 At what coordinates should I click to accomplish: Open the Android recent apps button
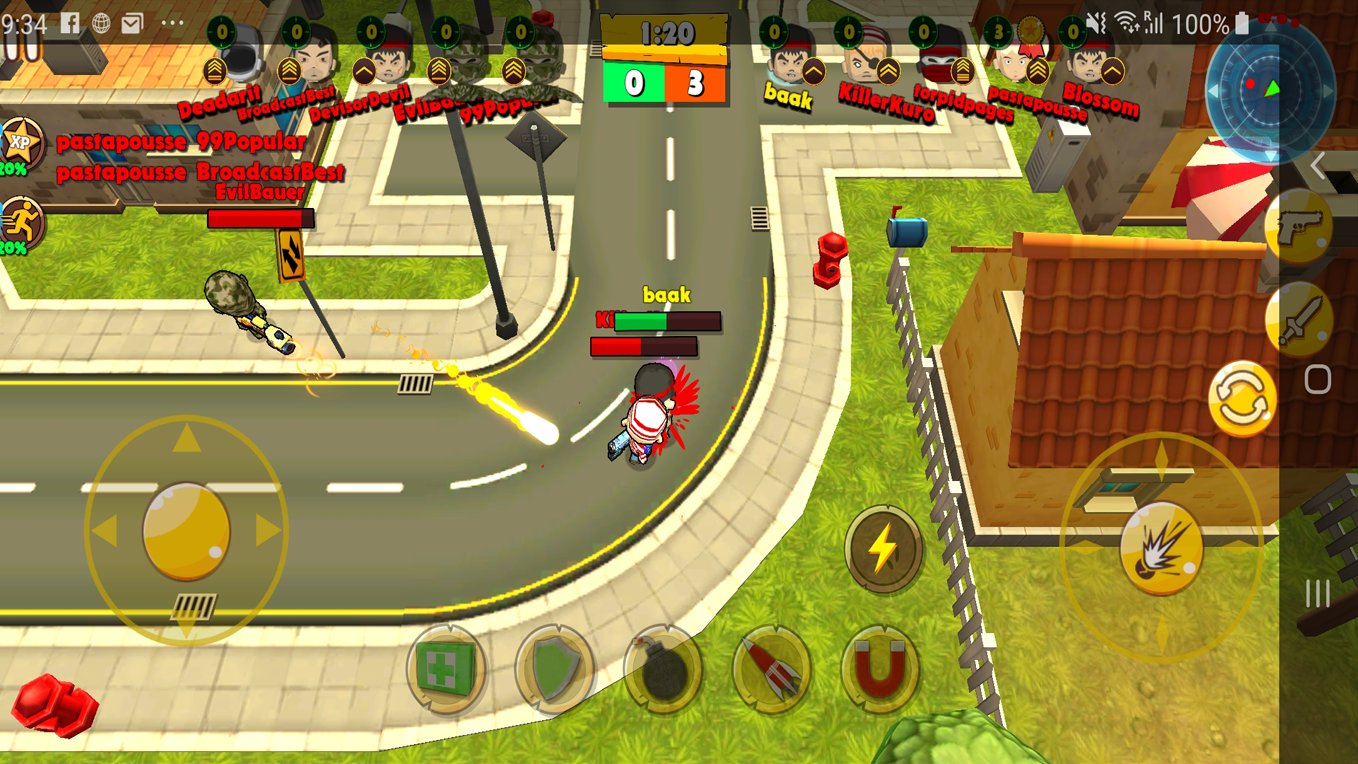1318,594
